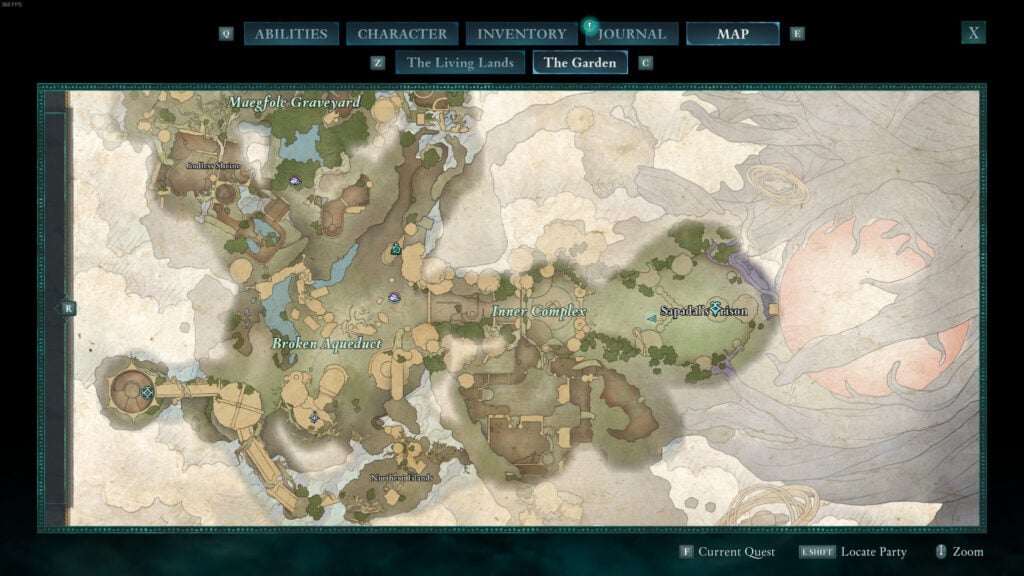Click the teal diamond marker in the round tower
The width and height of the screenshot is (1024, 576).
point(148,392)
